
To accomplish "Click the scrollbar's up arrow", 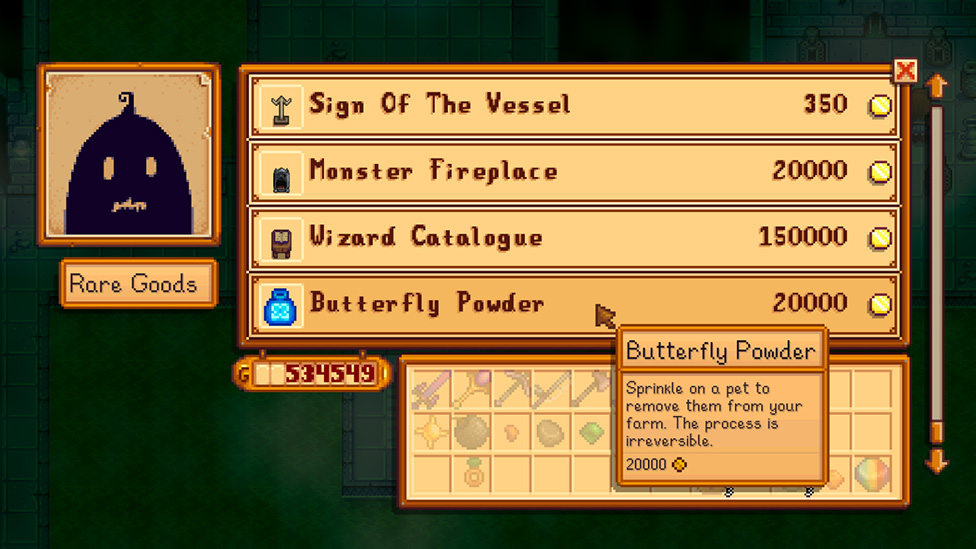I will (937, 87).
